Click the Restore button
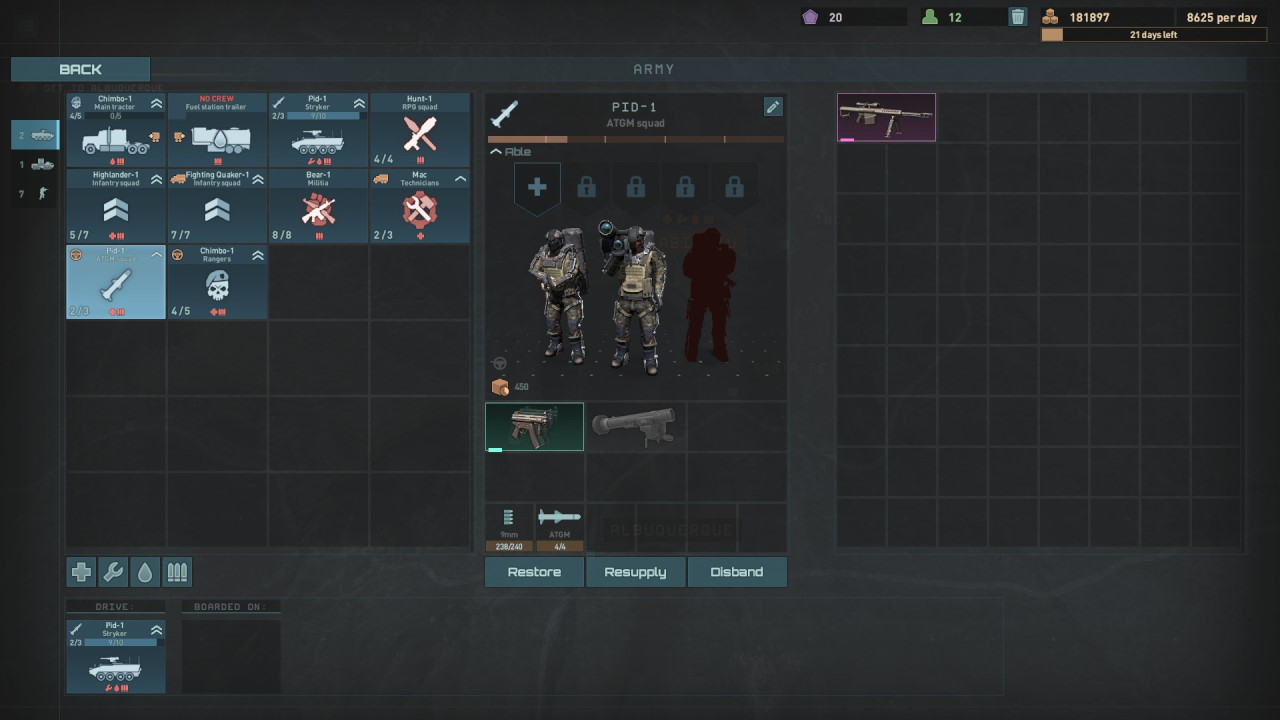Screen dimensions: 1280x720 click(x=534, y=572)
